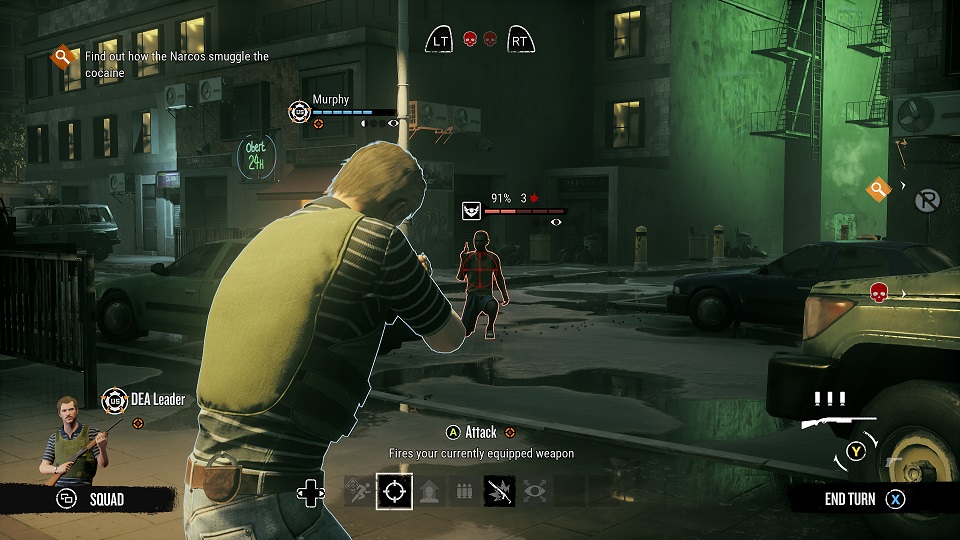This screenshot has width=960, height=540.
Task: Click the red skull enemy edge marker
Action: [x=878, y=292]
